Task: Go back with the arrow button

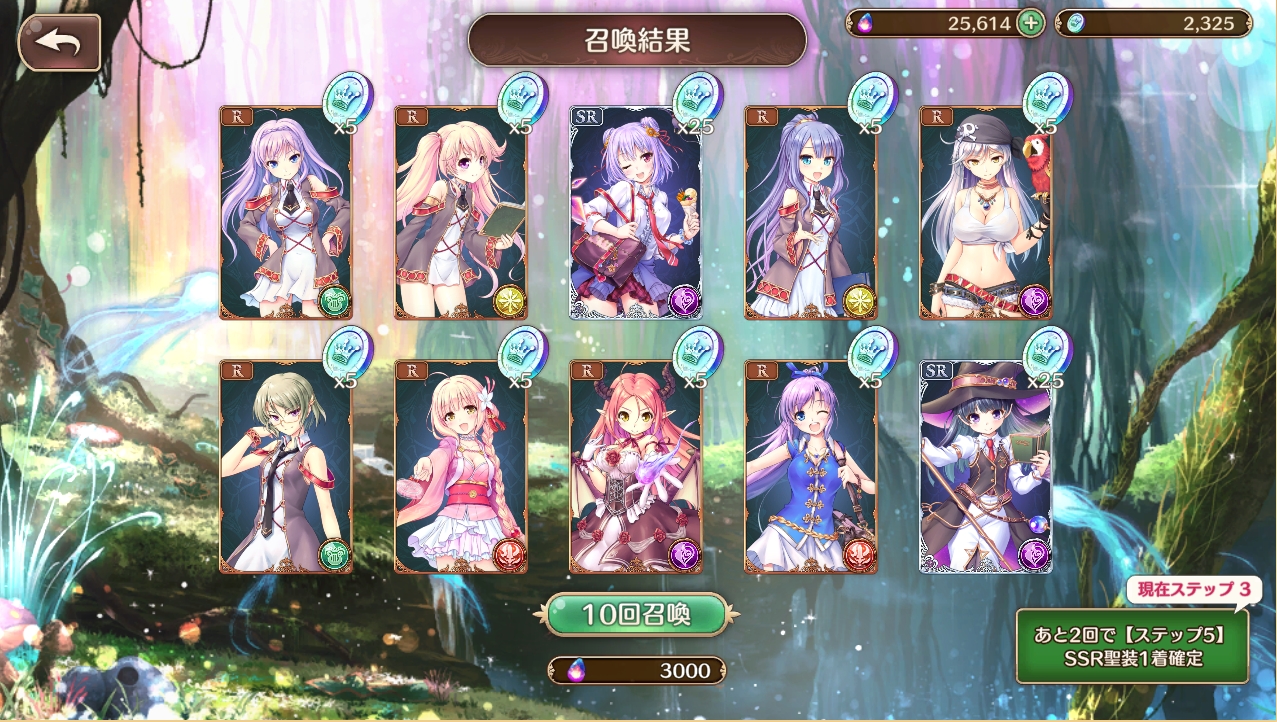Action: (59, 42)
